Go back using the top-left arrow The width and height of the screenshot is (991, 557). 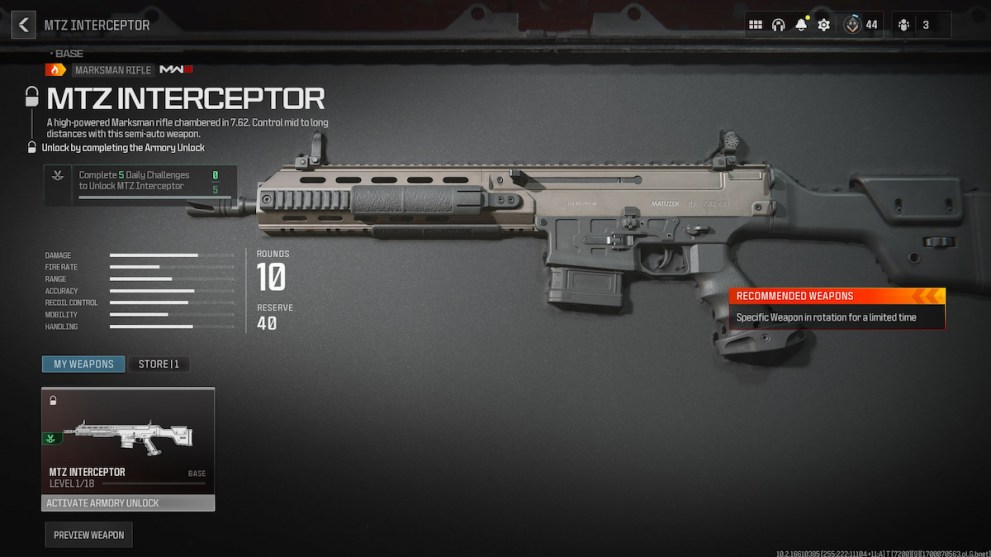[x=23, y=25]
